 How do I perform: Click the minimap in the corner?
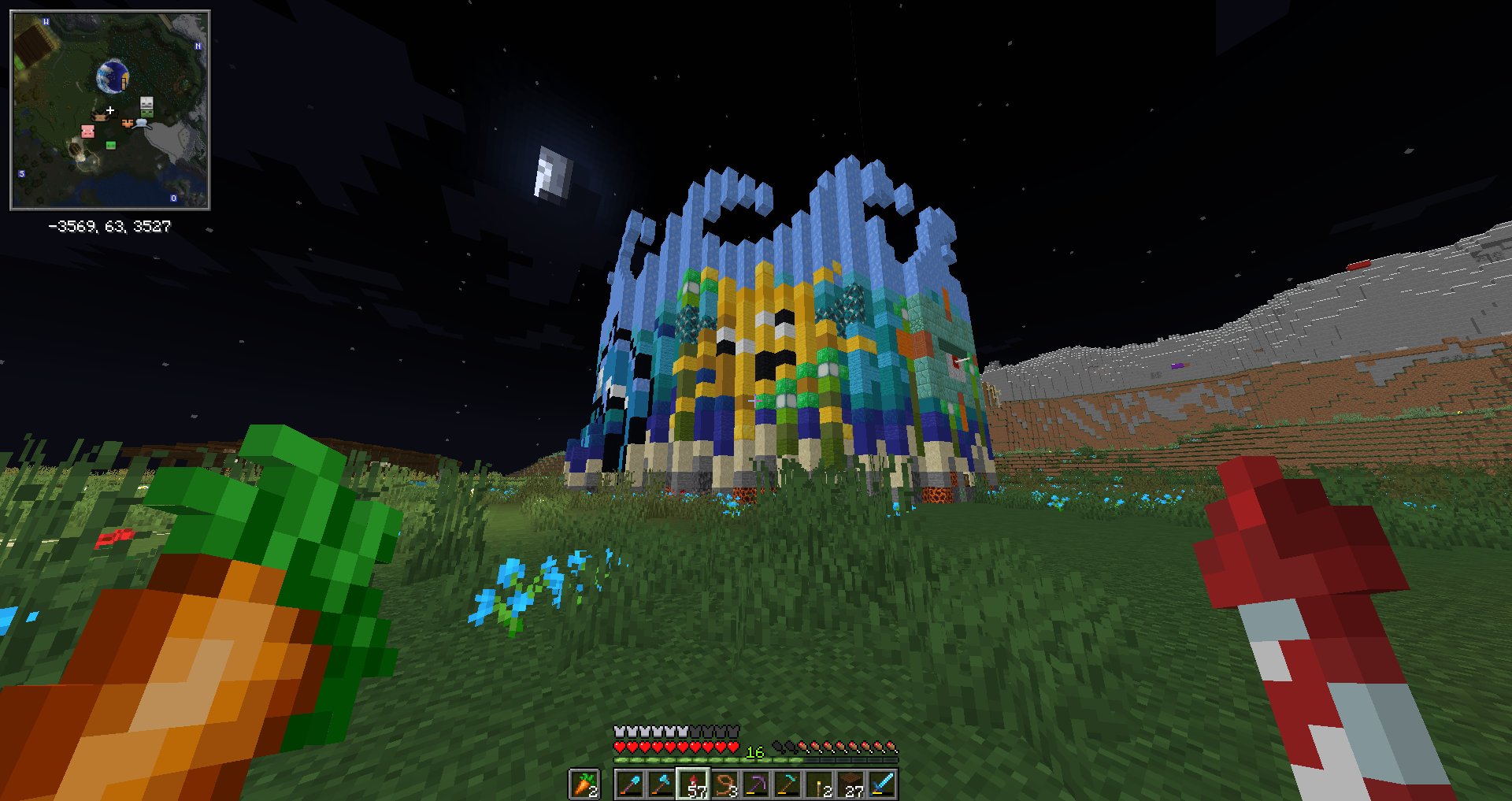pyautogui.click(x=110, y=110)
